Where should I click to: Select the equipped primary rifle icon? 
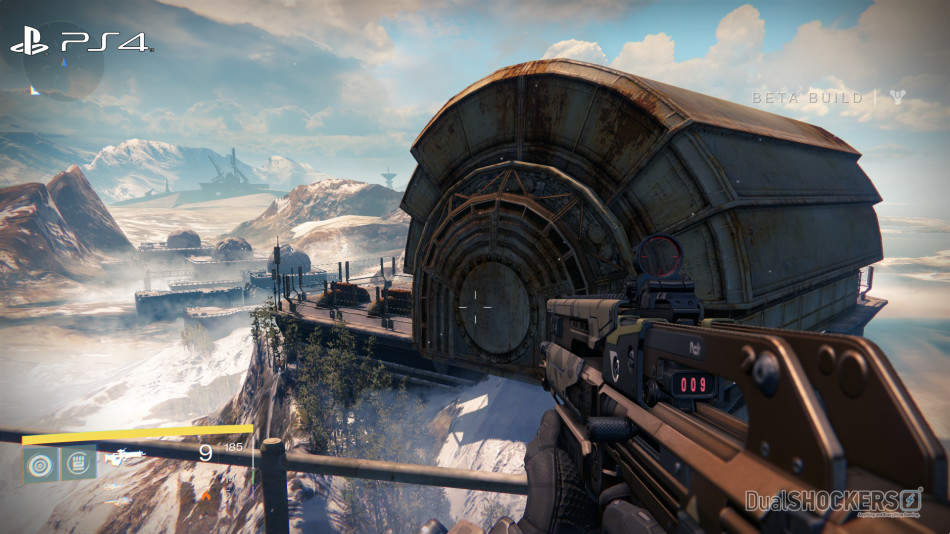click(x=126, y=458)
